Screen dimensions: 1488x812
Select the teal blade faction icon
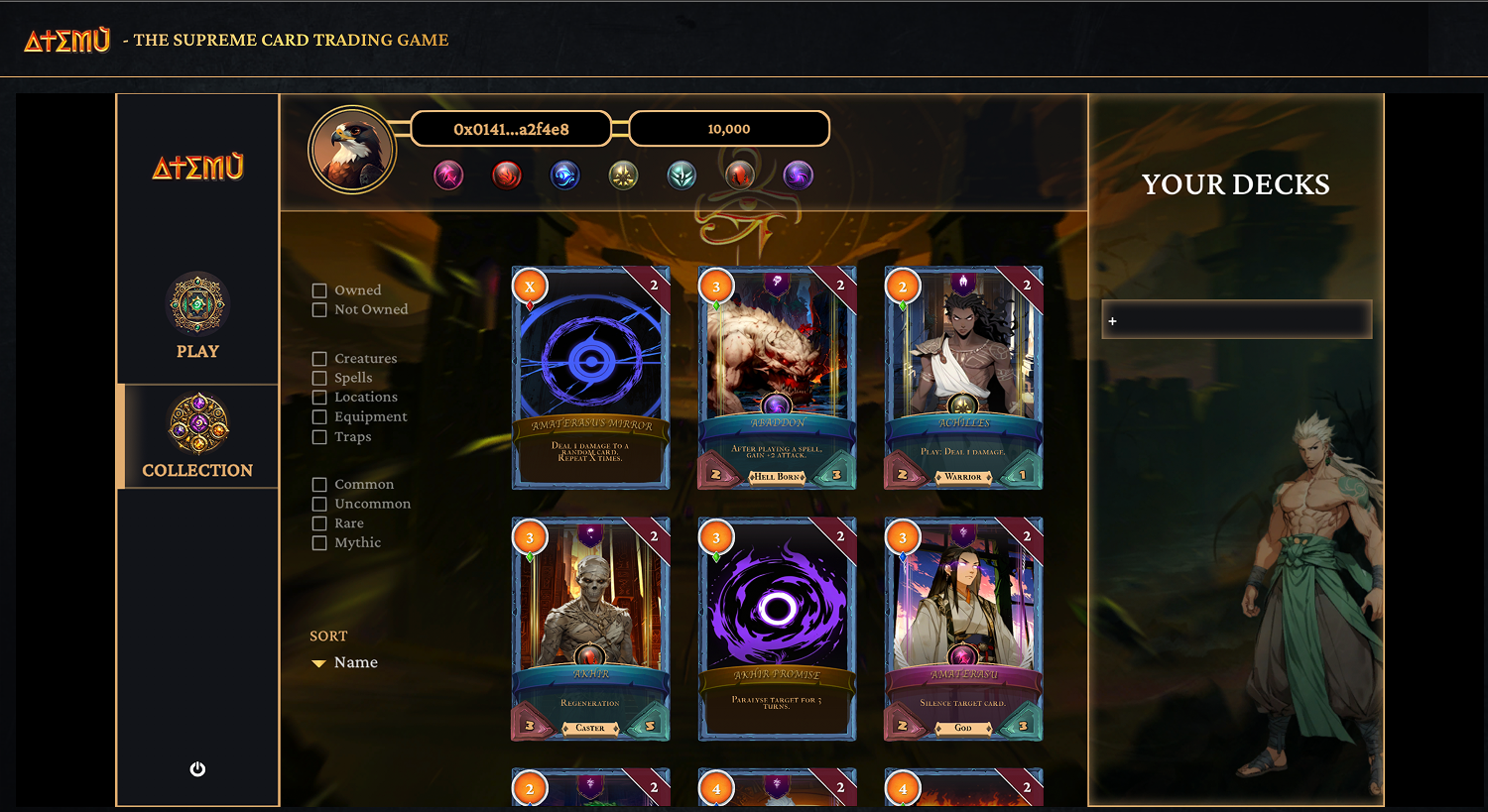681,174
